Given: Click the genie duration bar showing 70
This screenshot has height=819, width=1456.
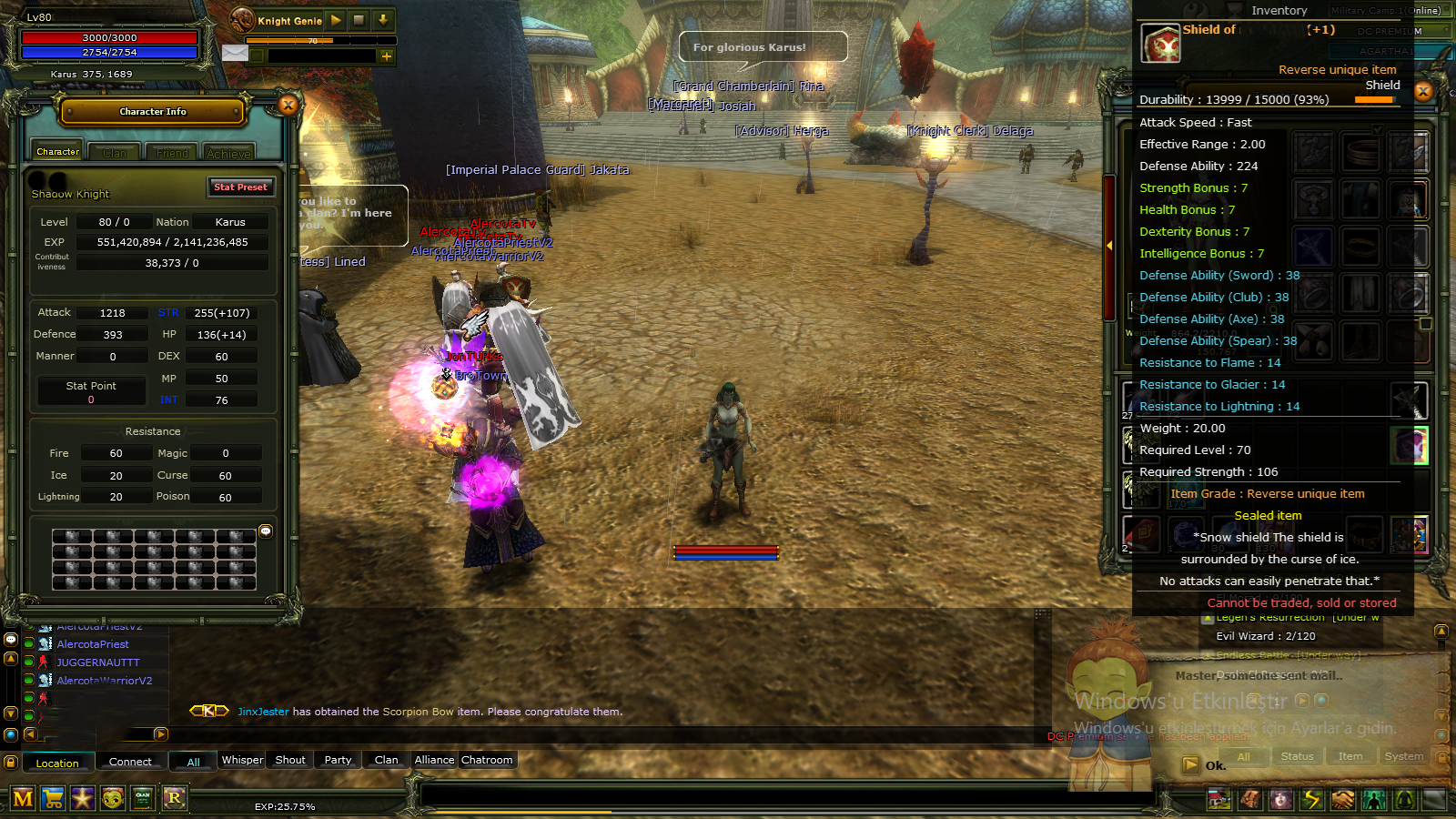Looking at the screenshot, I should tap(312, 40).
